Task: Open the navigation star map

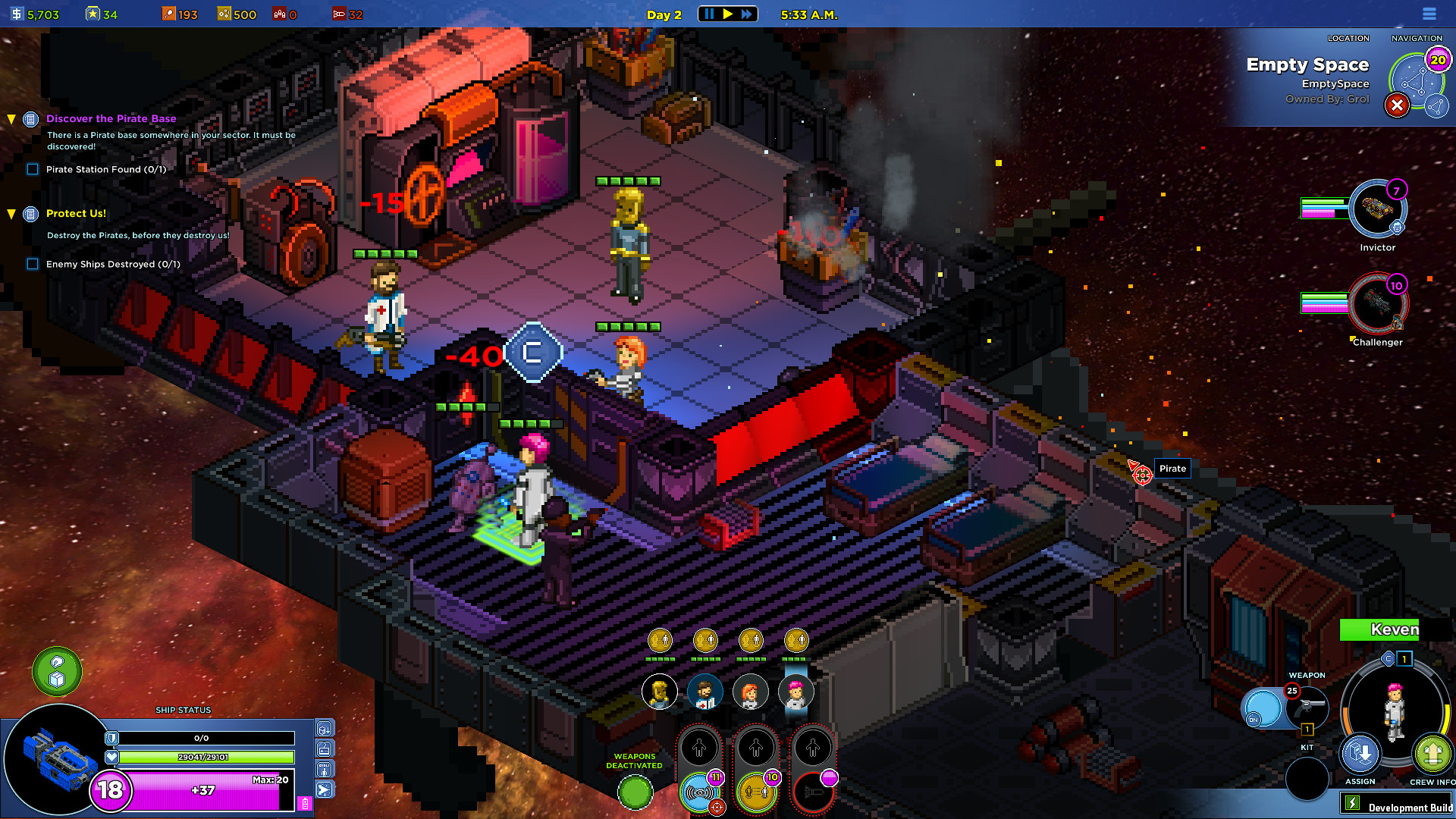Action: (x=1416, y=82)
